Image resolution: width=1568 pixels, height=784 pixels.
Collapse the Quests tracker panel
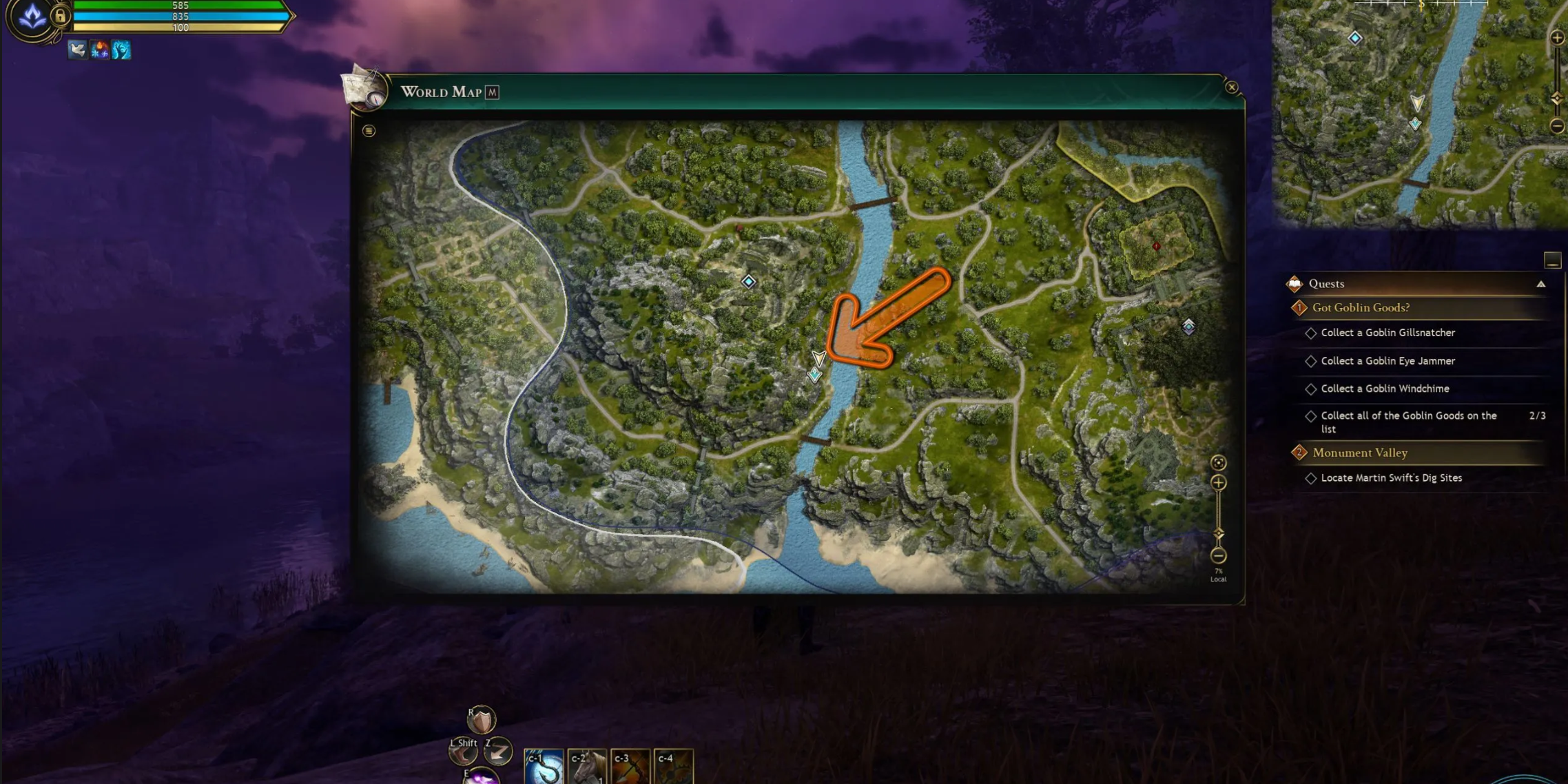click(x=1540, y=284)
